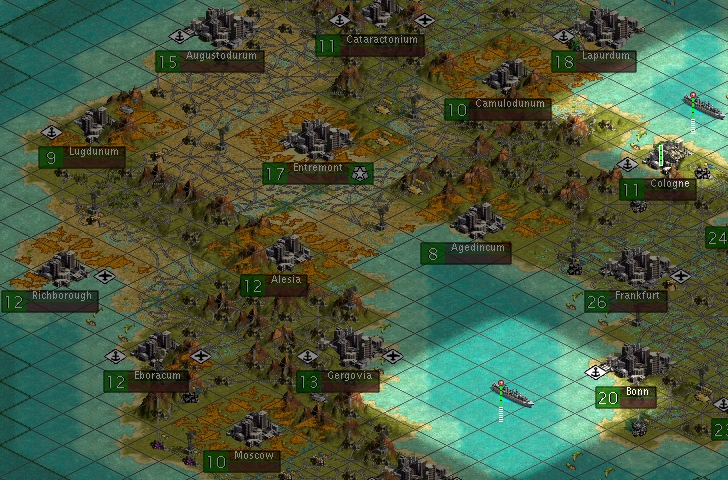Screen dimensions: 728x480
Task: Select the Cataractonium city name banner
Action: tap(381, 43)
